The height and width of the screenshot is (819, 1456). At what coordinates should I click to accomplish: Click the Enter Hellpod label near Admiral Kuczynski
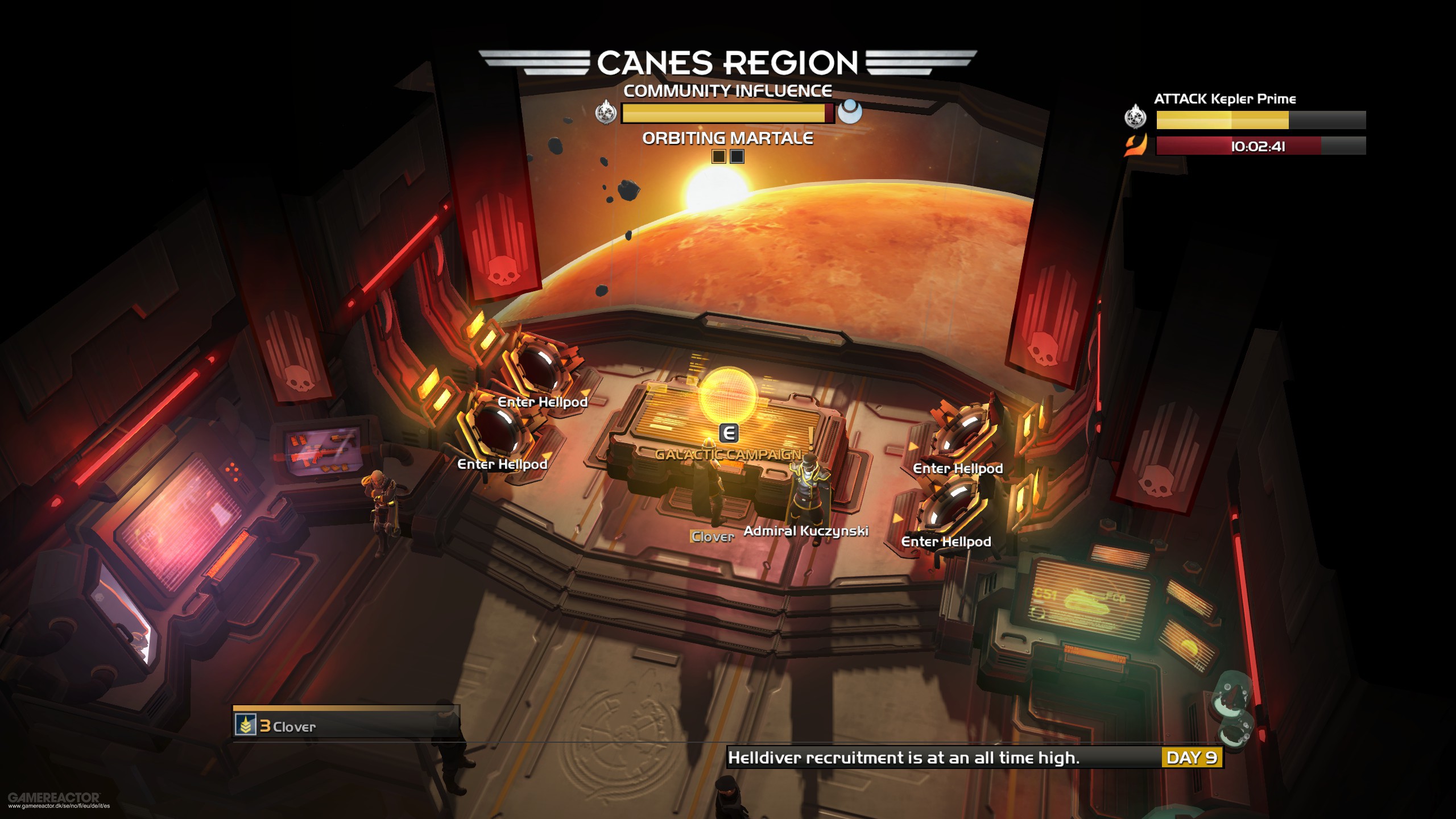[x=958, y=469]
